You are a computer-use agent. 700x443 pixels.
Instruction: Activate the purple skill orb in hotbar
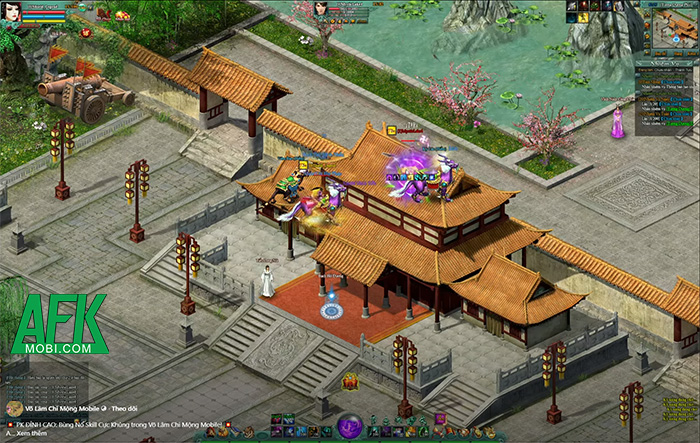[x=349, y=426]
